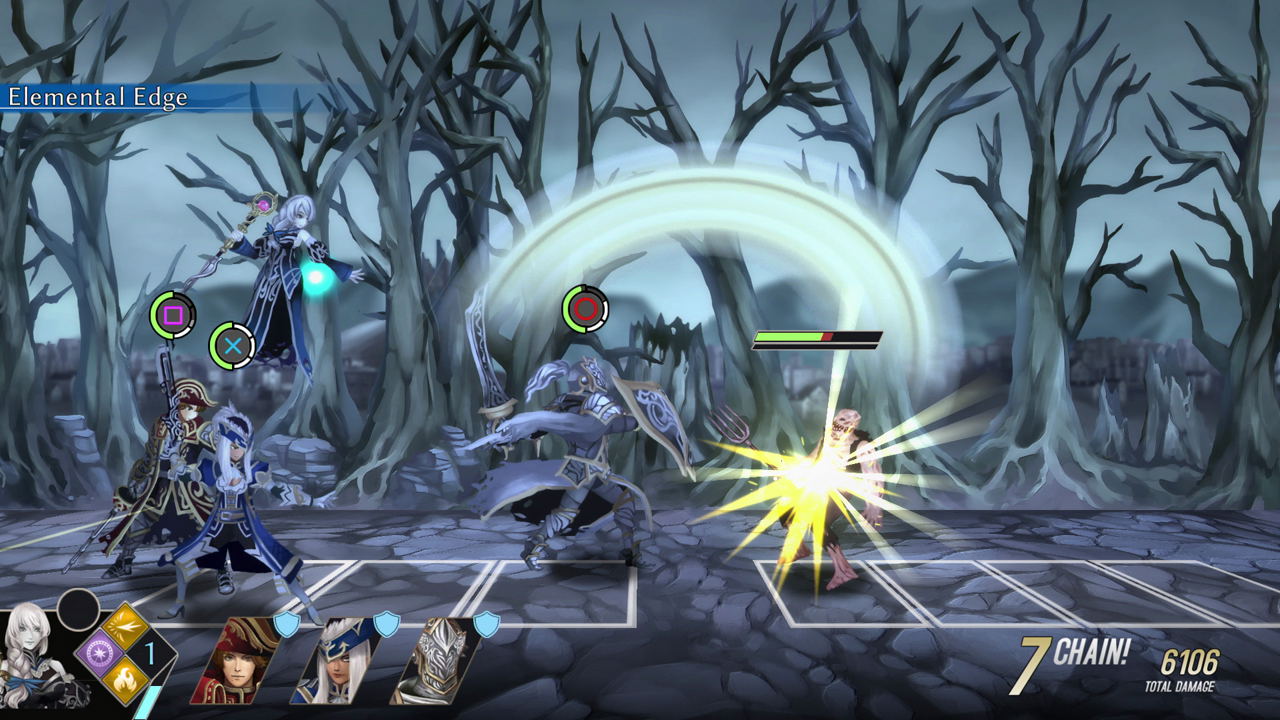Screen dimensions: 1280x720
Task: Click the Elemental Edge skill name text
Action: (x=98, y=99)
